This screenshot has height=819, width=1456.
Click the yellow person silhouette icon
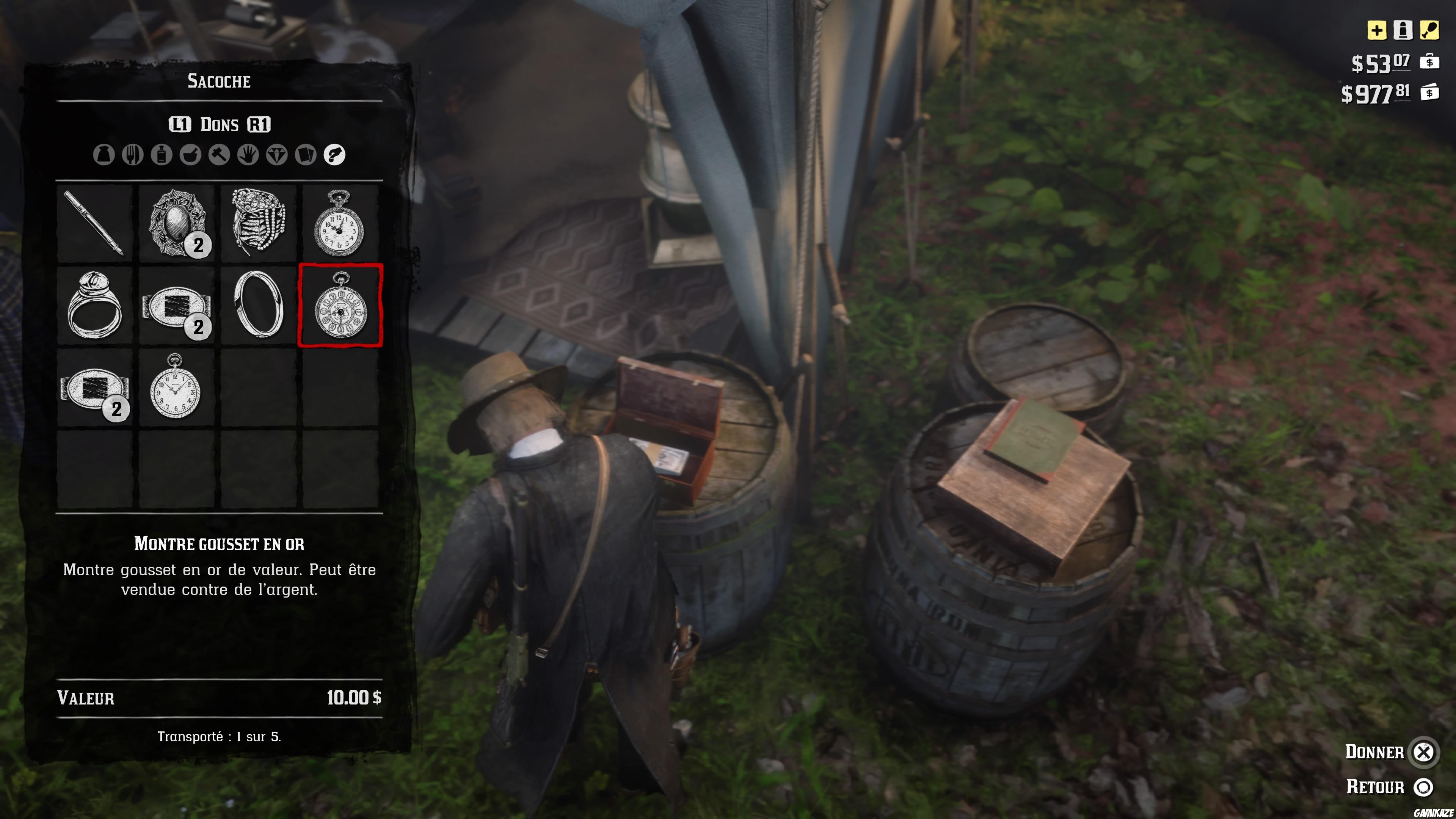[x=1402, y=30]
